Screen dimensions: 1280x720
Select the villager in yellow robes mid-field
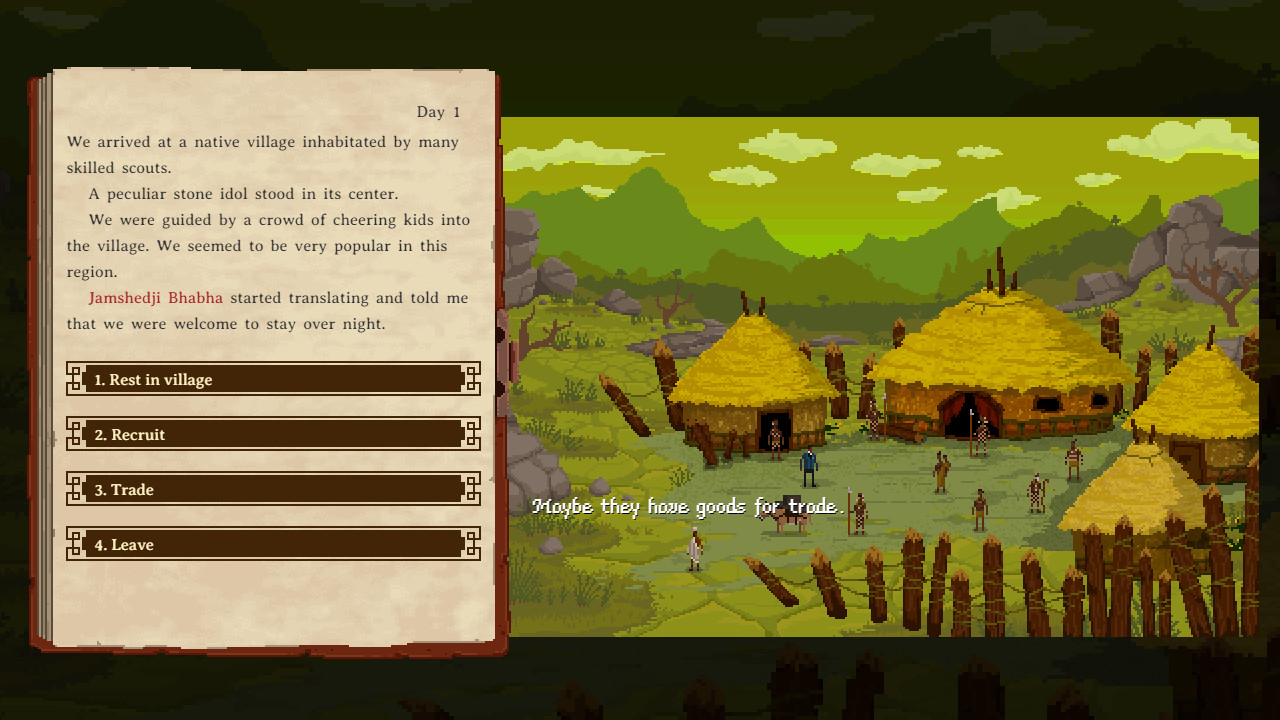coord(940,470)
